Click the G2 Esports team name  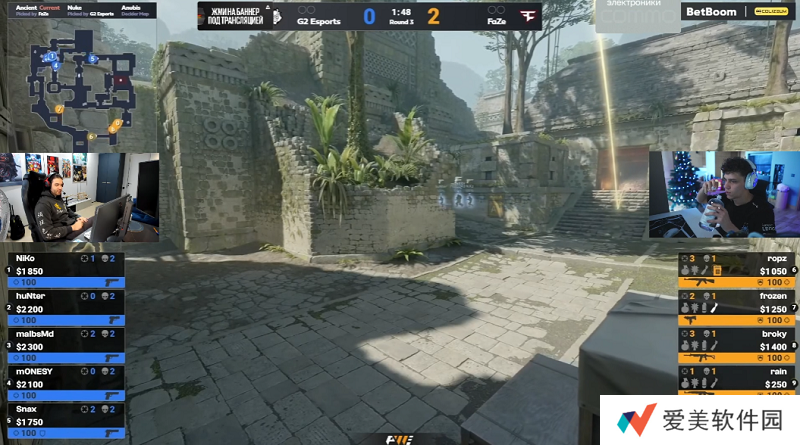pos(318,20)
